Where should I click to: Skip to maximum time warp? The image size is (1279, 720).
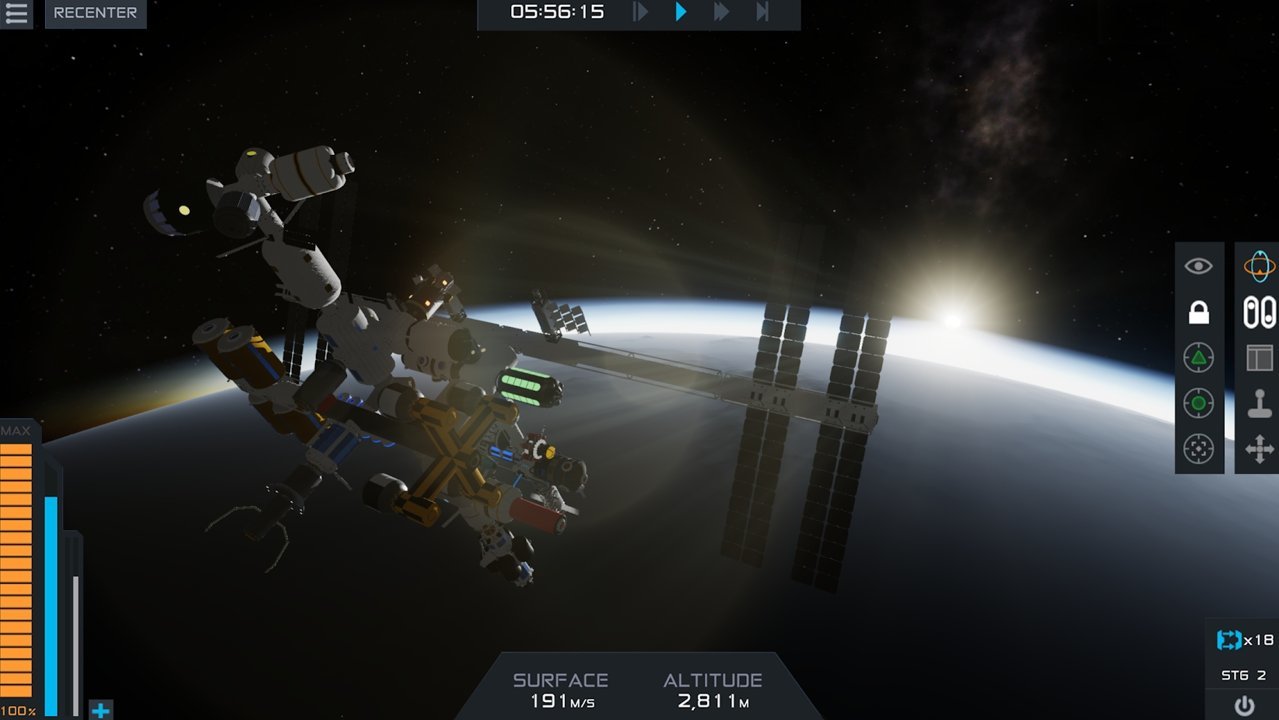point(762,12)
